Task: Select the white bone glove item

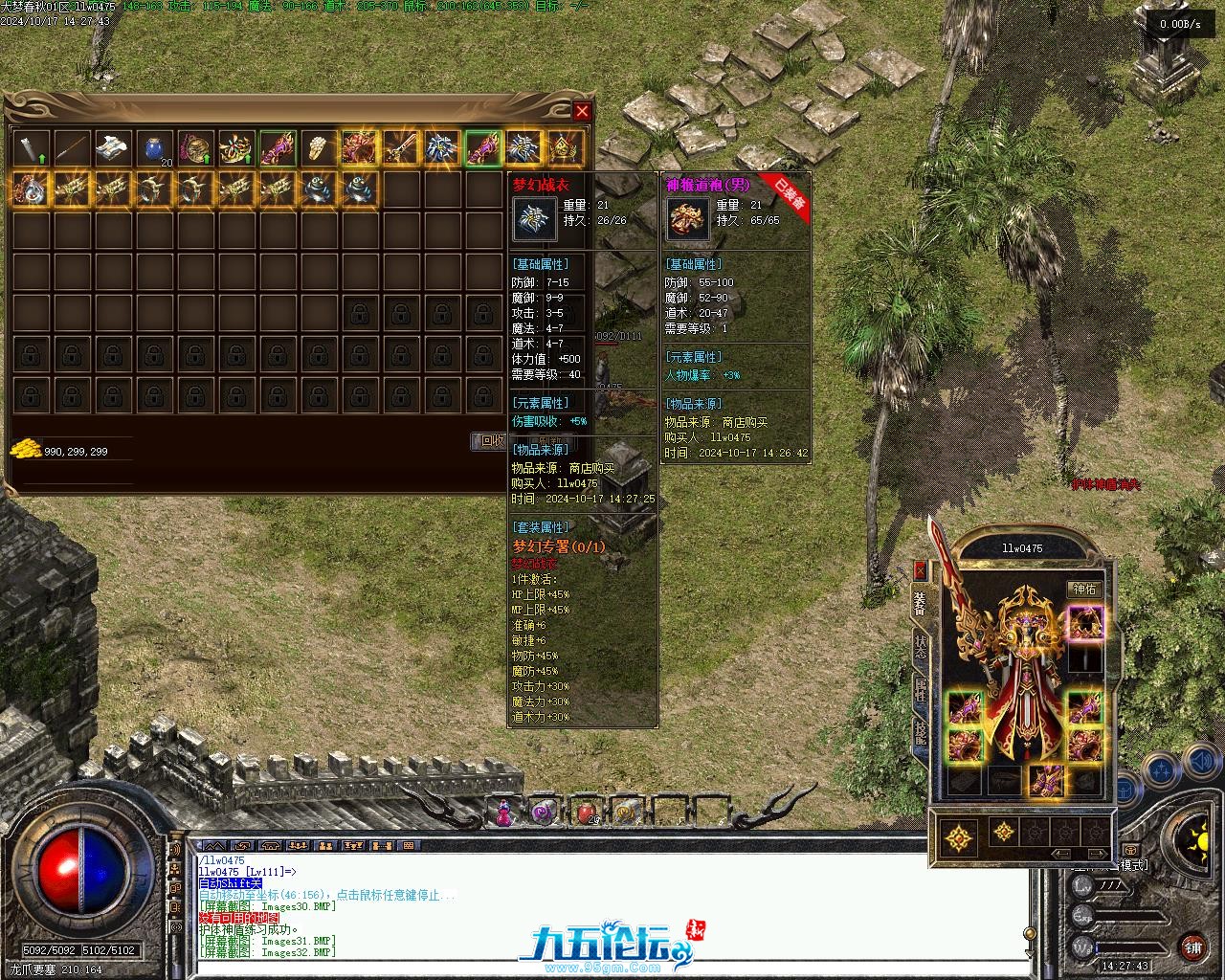Action: click(319, 147)
